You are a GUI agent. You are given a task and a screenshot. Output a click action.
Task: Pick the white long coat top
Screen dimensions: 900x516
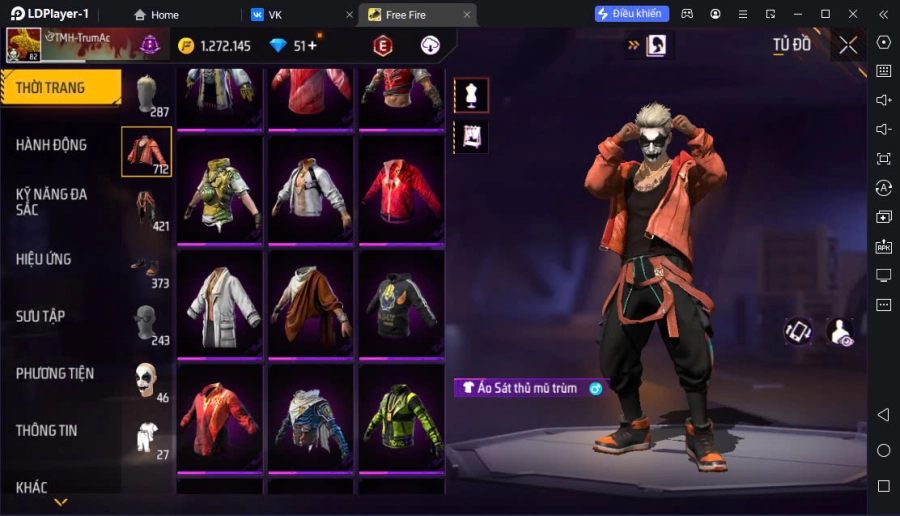[221, 303]
